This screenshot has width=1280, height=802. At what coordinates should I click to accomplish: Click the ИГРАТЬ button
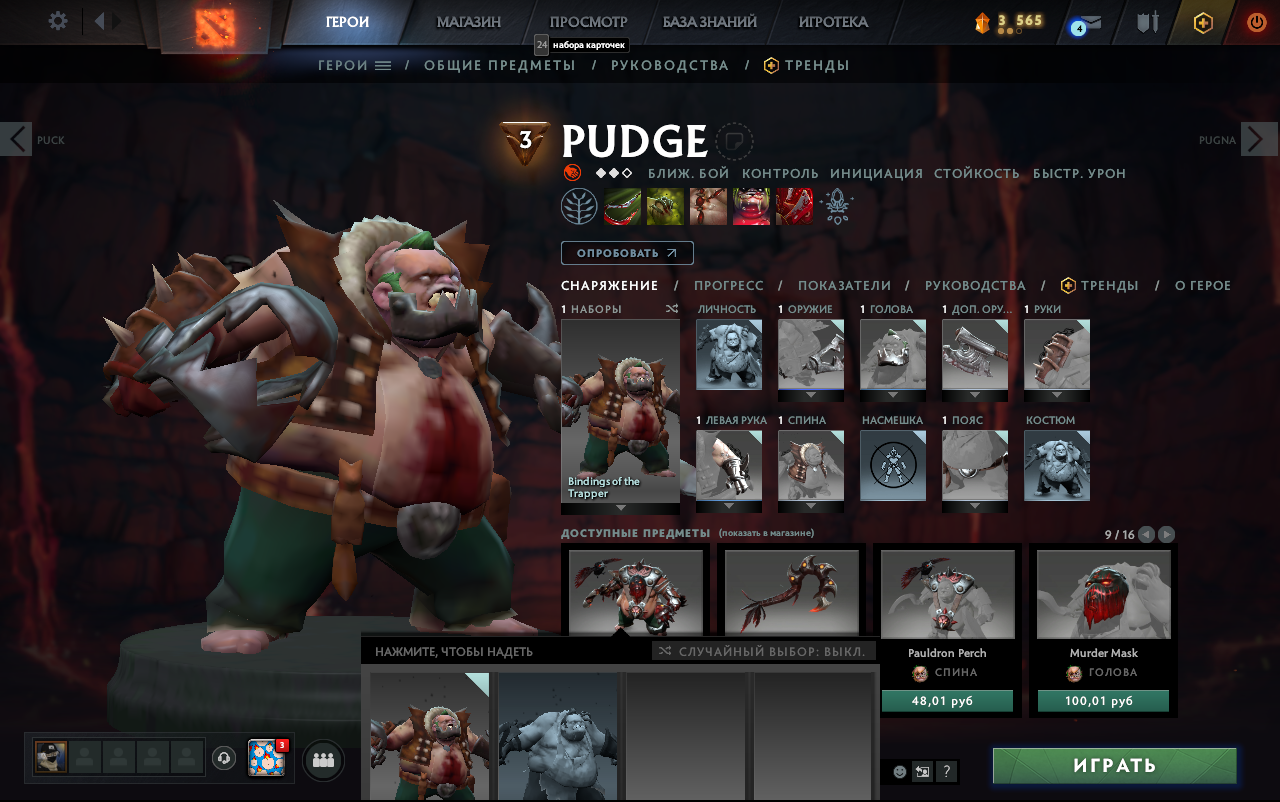coord(1114,765)
